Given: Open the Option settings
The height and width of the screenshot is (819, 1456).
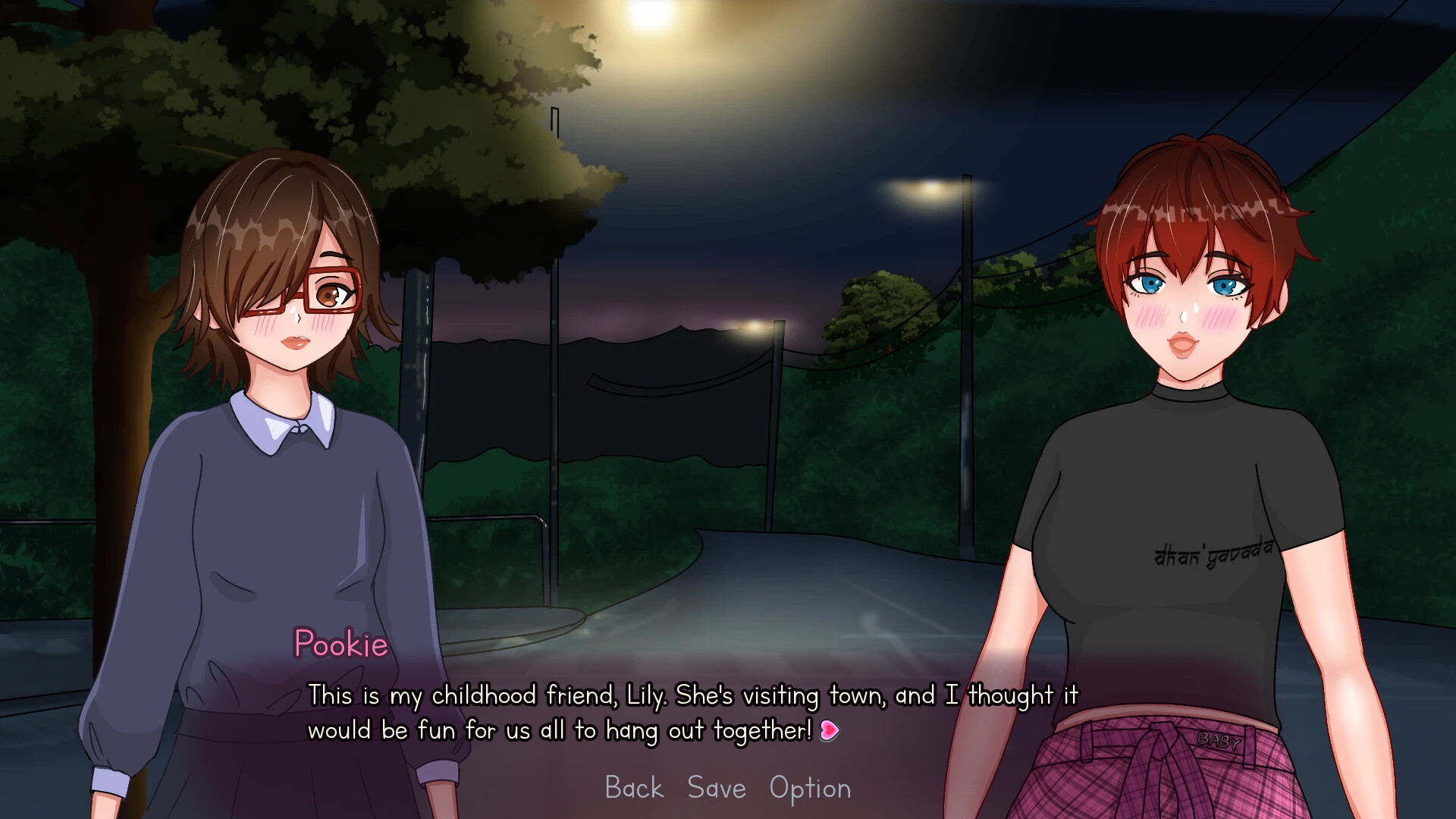Looking at the screenshot, I should coord(808,788).
